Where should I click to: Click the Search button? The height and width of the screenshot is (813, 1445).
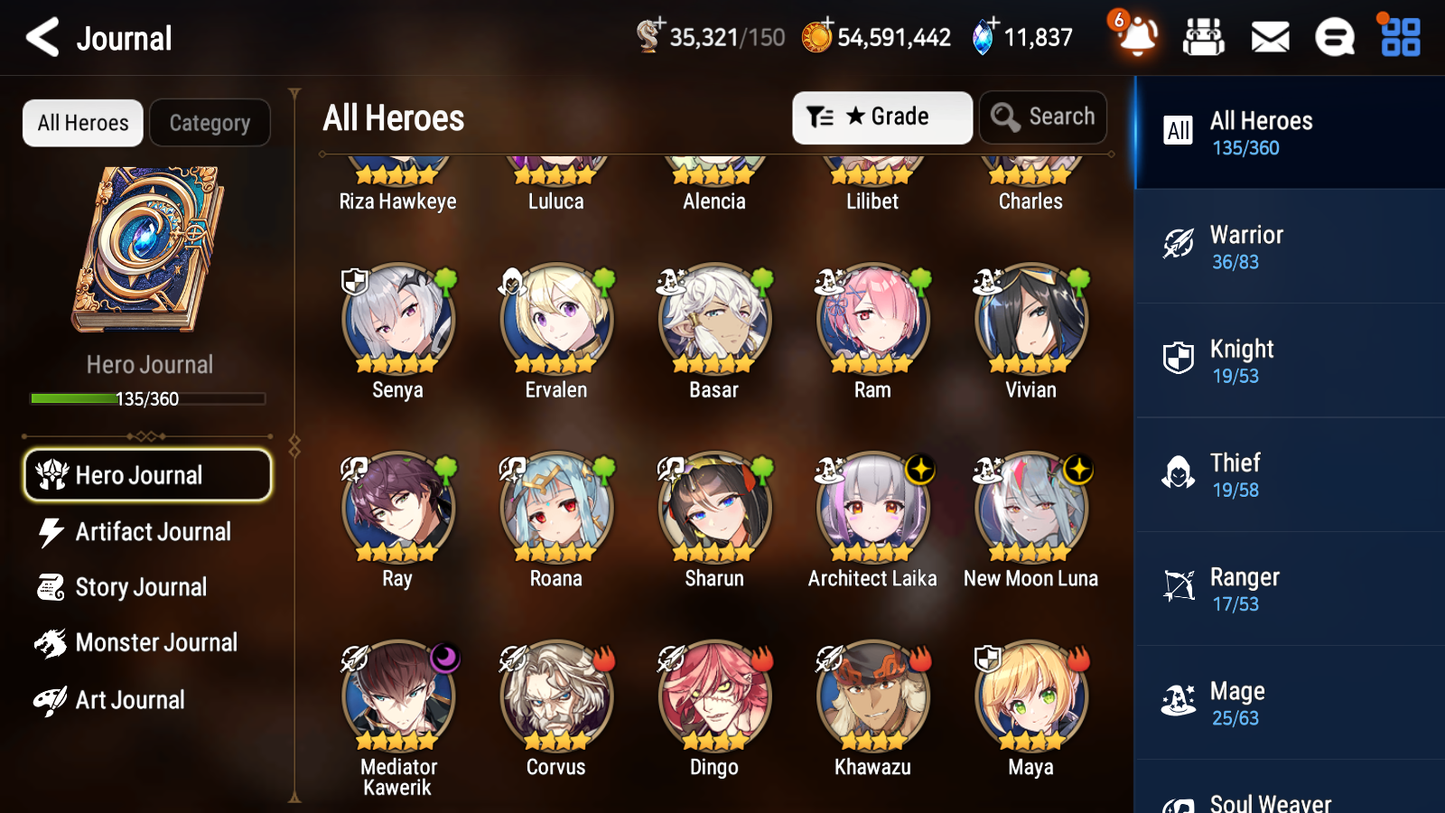tap(1043, 117)
